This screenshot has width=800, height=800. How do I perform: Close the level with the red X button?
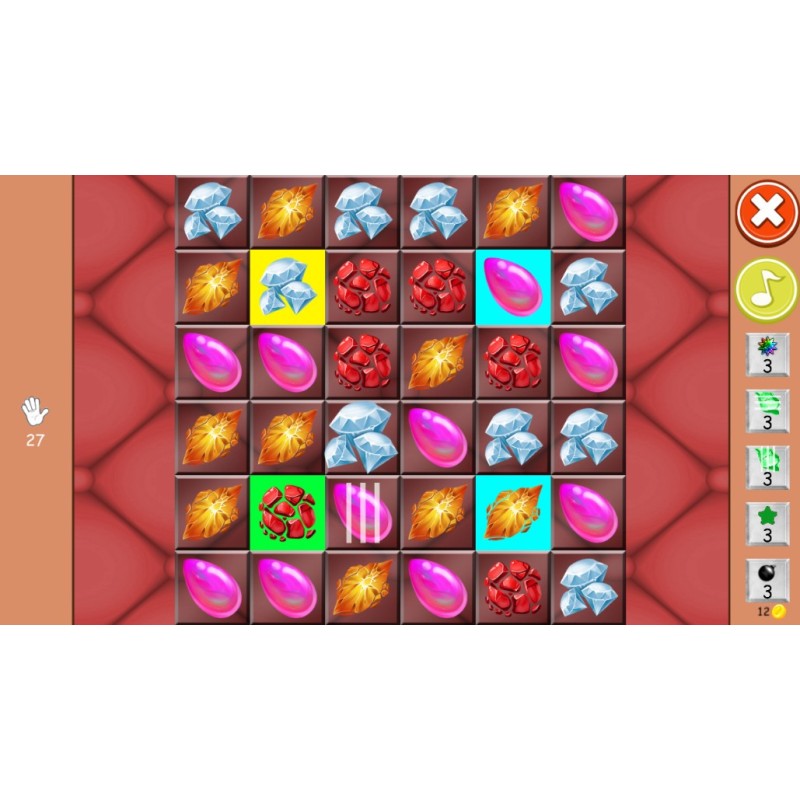click(767, 213)
